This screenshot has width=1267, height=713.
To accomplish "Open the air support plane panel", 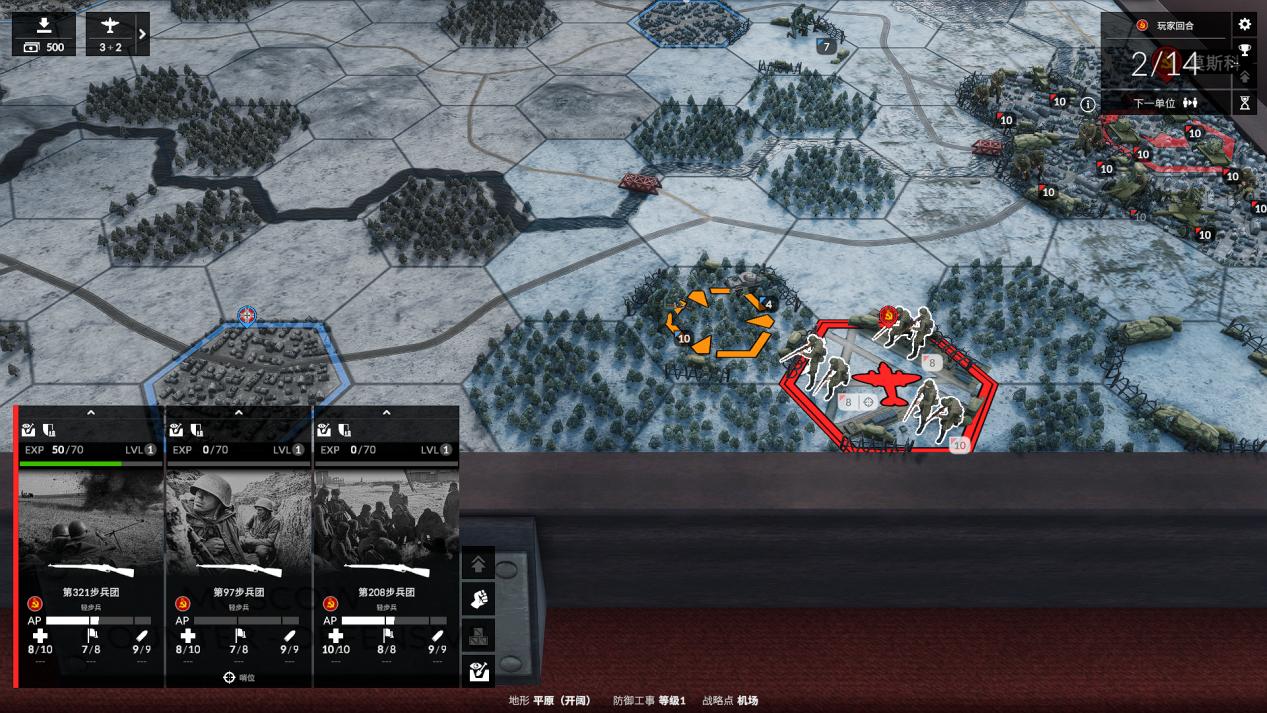I will [x=110, y=34].
